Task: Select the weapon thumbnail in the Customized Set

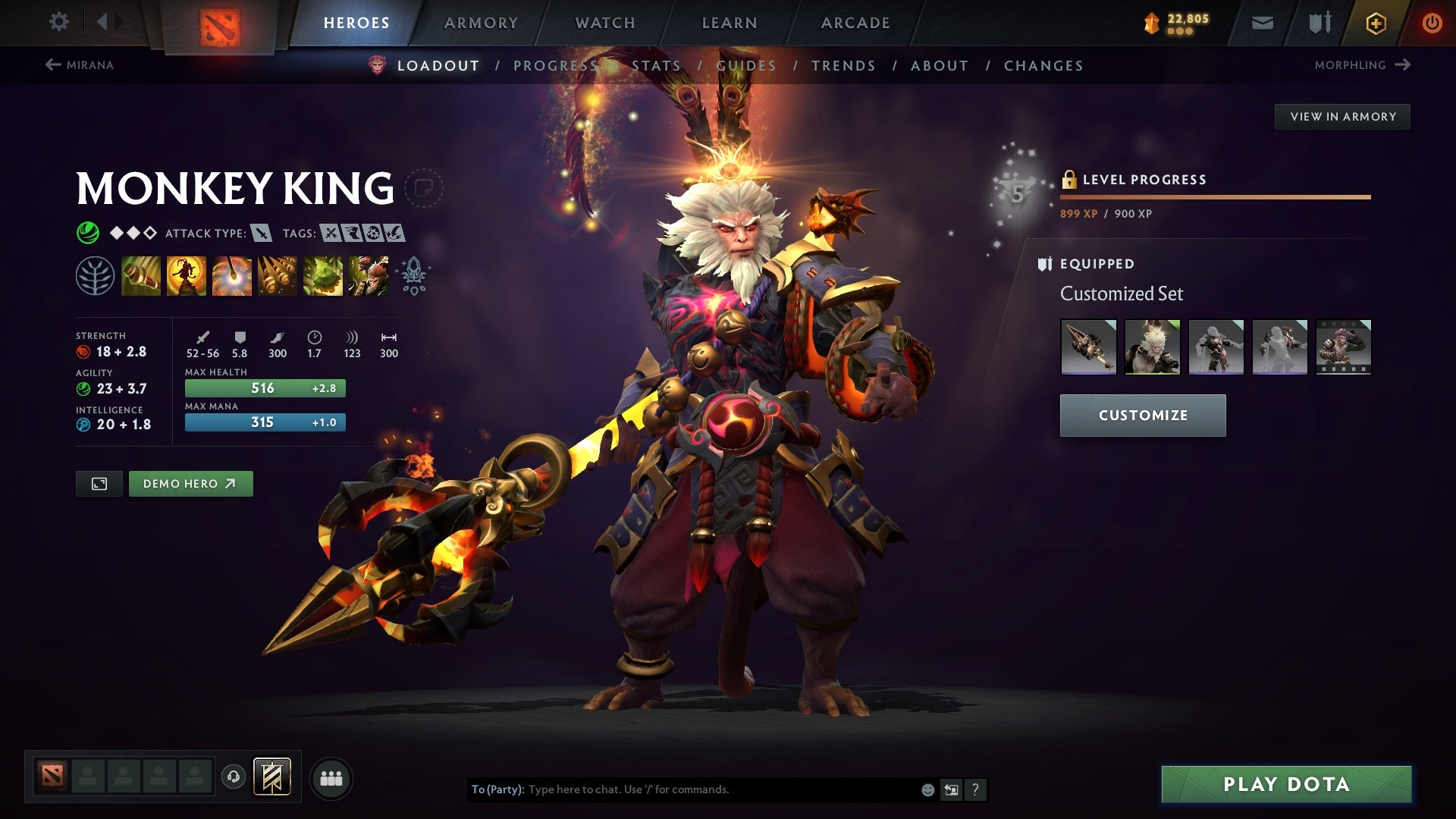Action: click(x=1087, y=347)
